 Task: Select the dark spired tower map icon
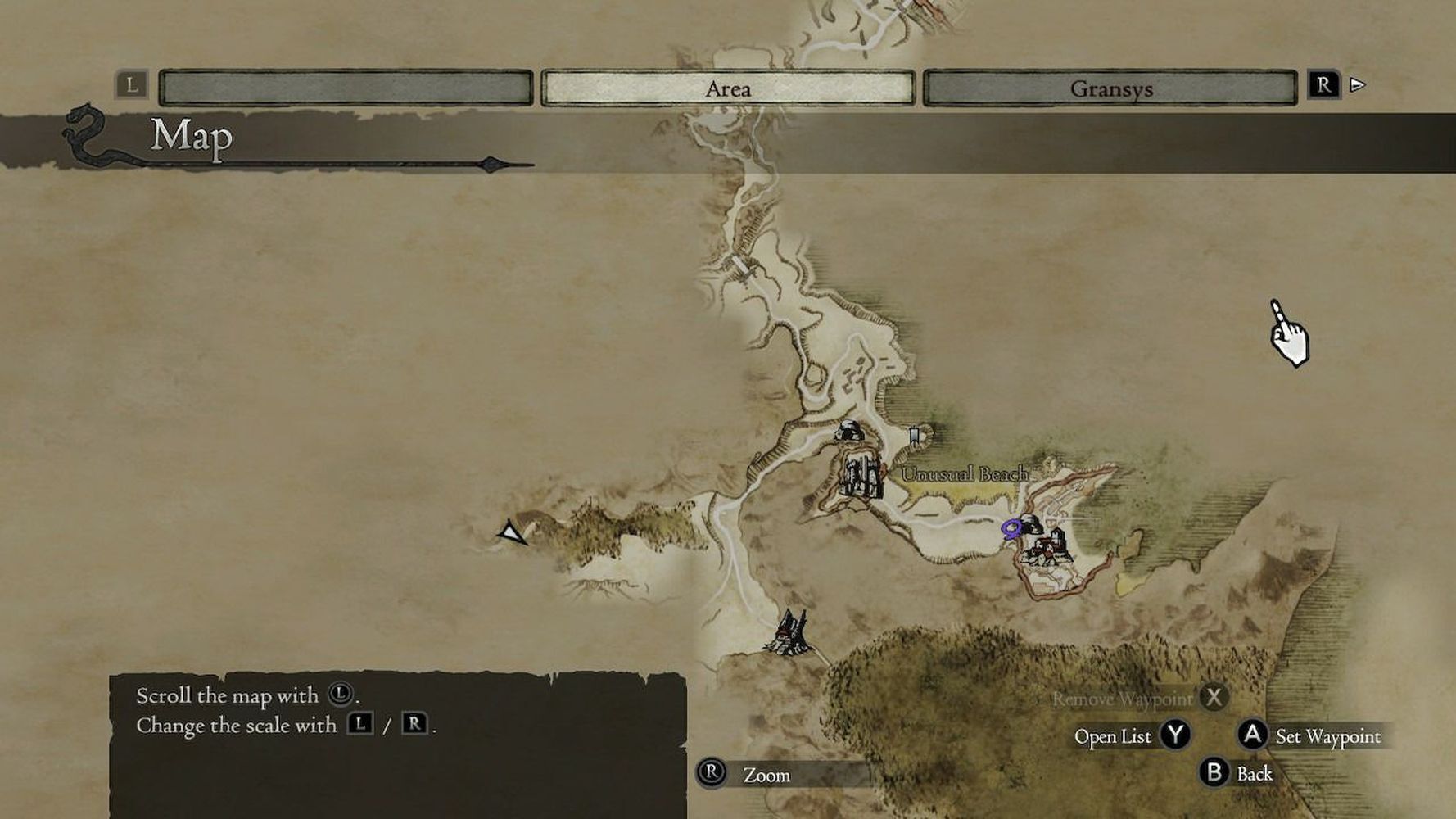click(790, 632)
